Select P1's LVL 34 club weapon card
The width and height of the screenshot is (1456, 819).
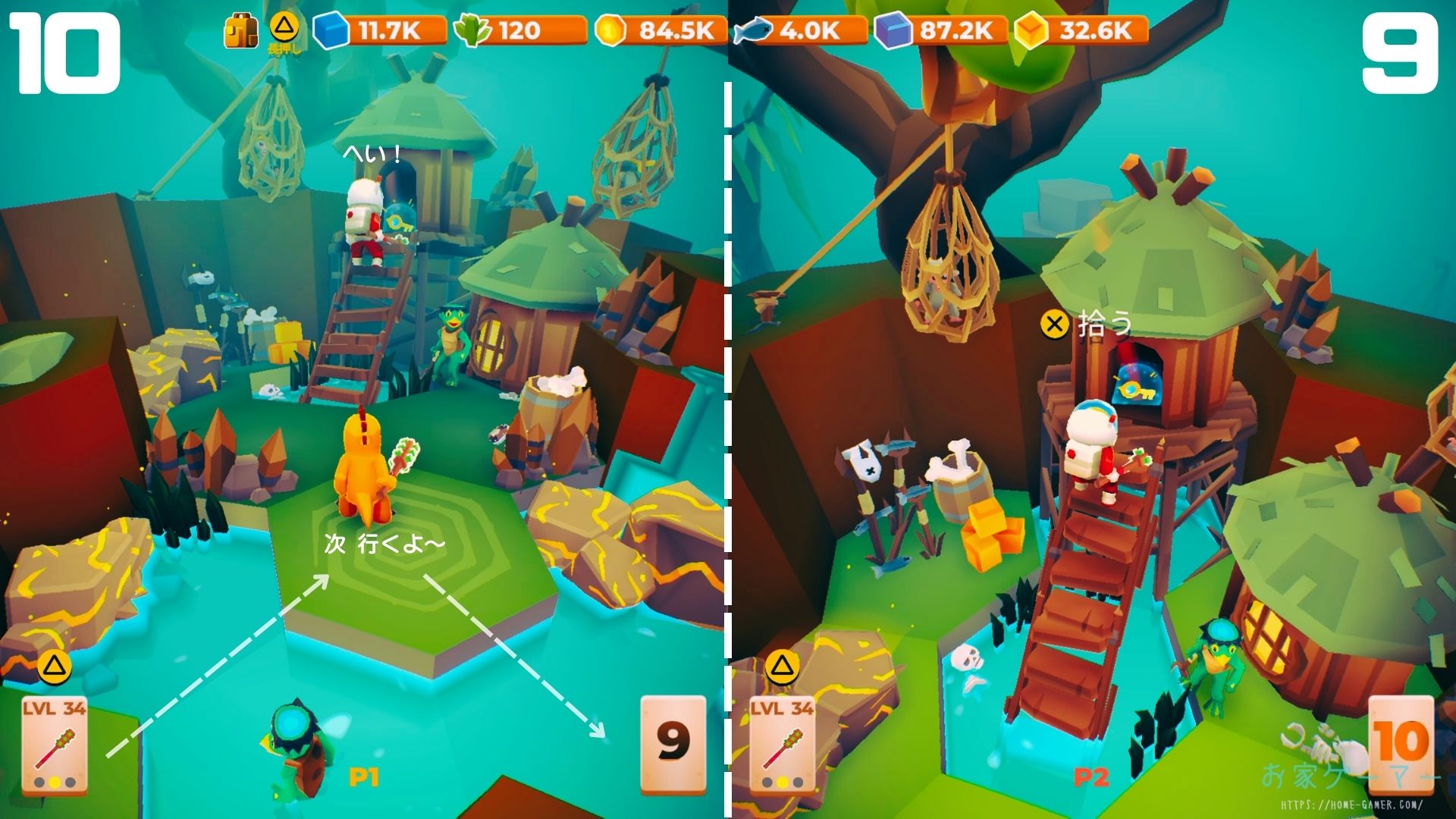pos(54,745)
